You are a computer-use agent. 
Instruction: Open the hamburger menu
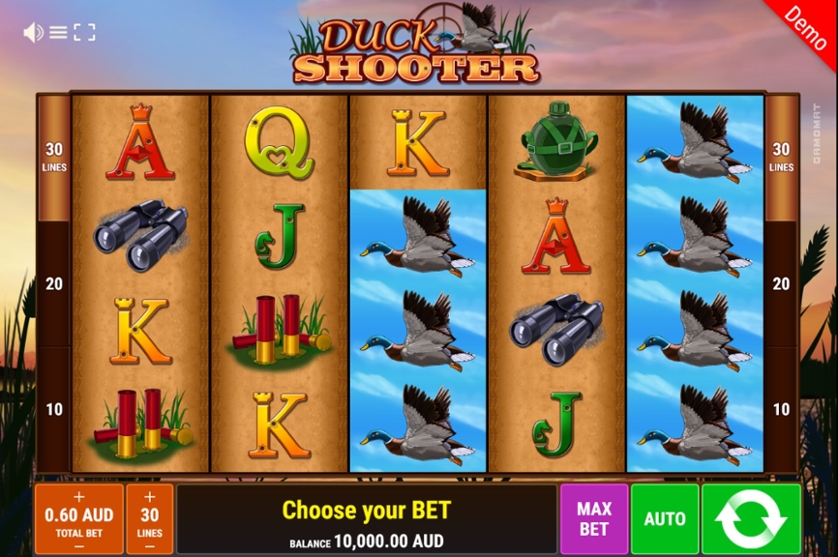coord(58,33)
